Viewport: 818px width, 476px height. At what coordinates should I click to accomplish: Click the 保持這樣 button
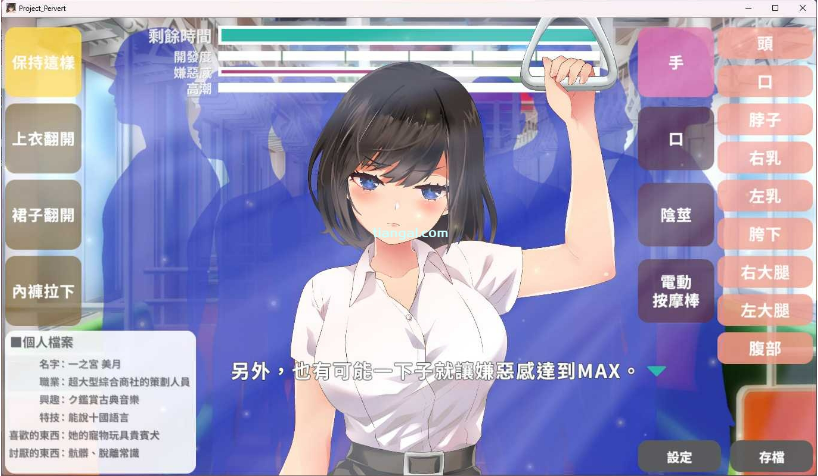43,62
